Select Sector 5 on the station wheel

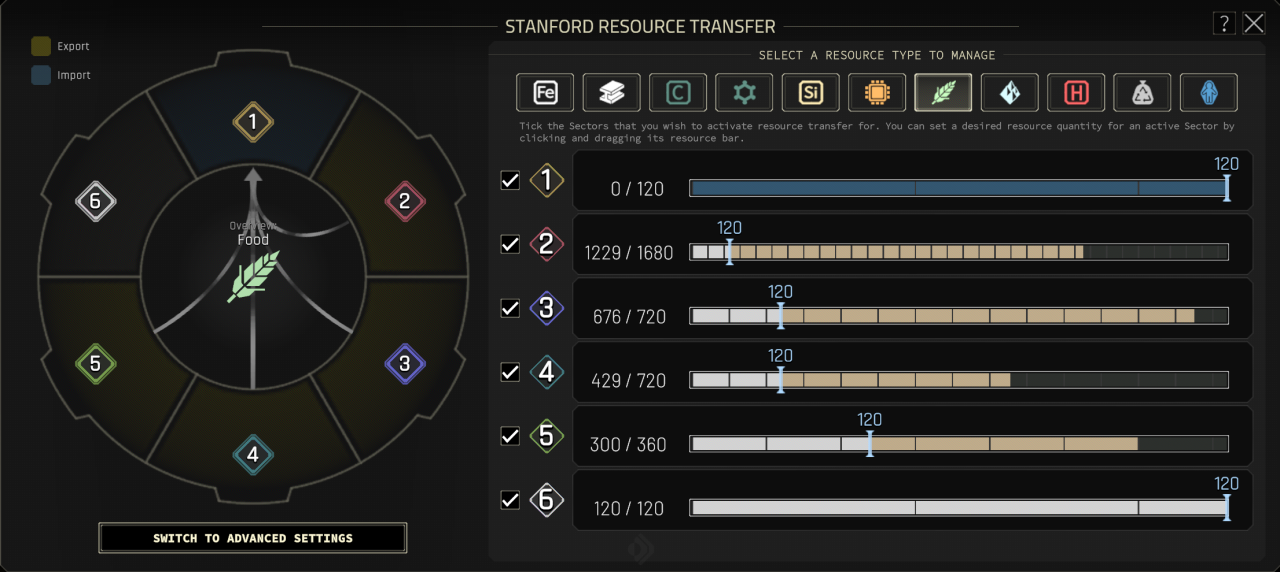[95, 364]
